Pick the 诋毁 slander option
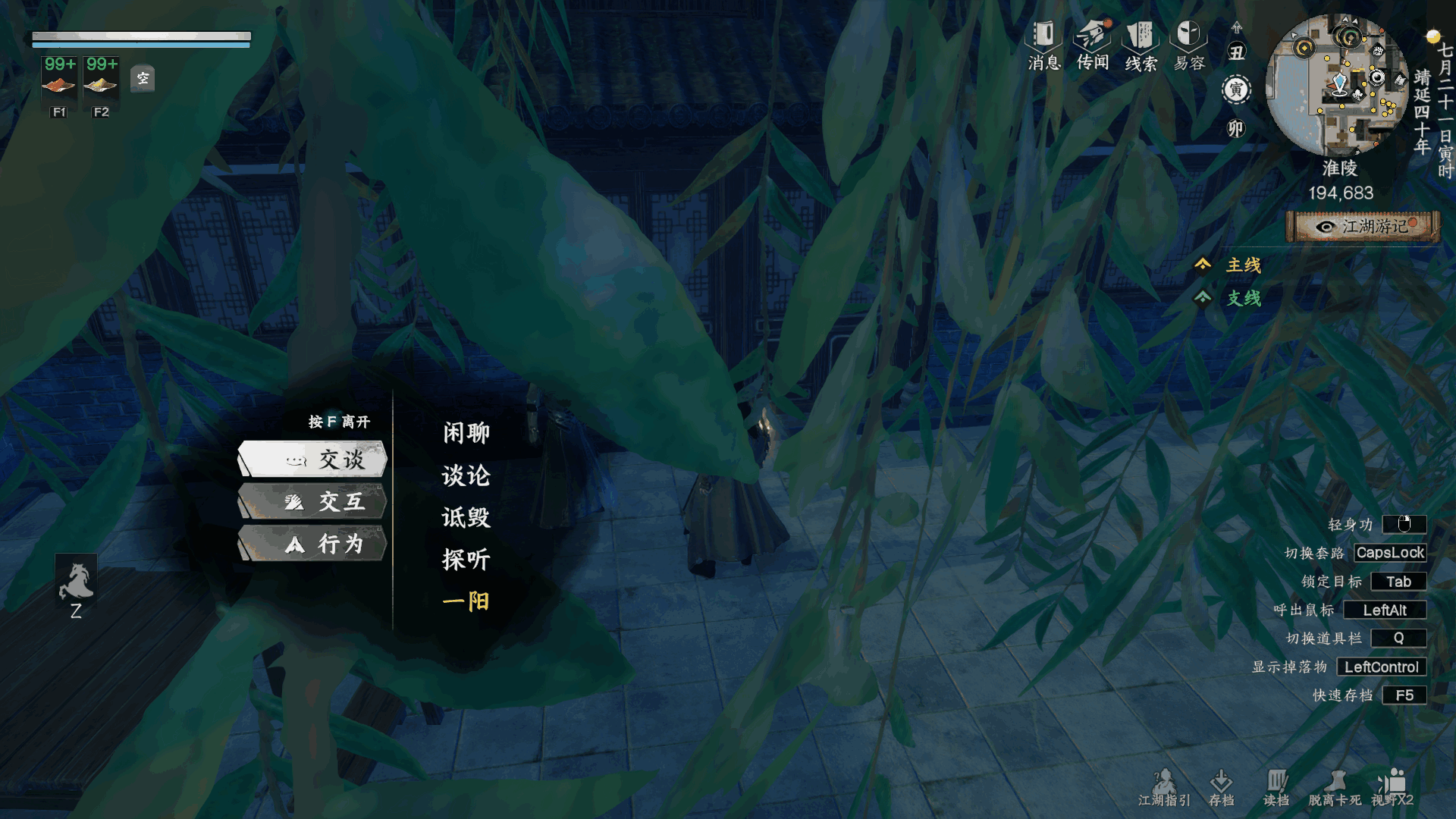Screen dimensions: 1456x819 [x=466, y=518]
